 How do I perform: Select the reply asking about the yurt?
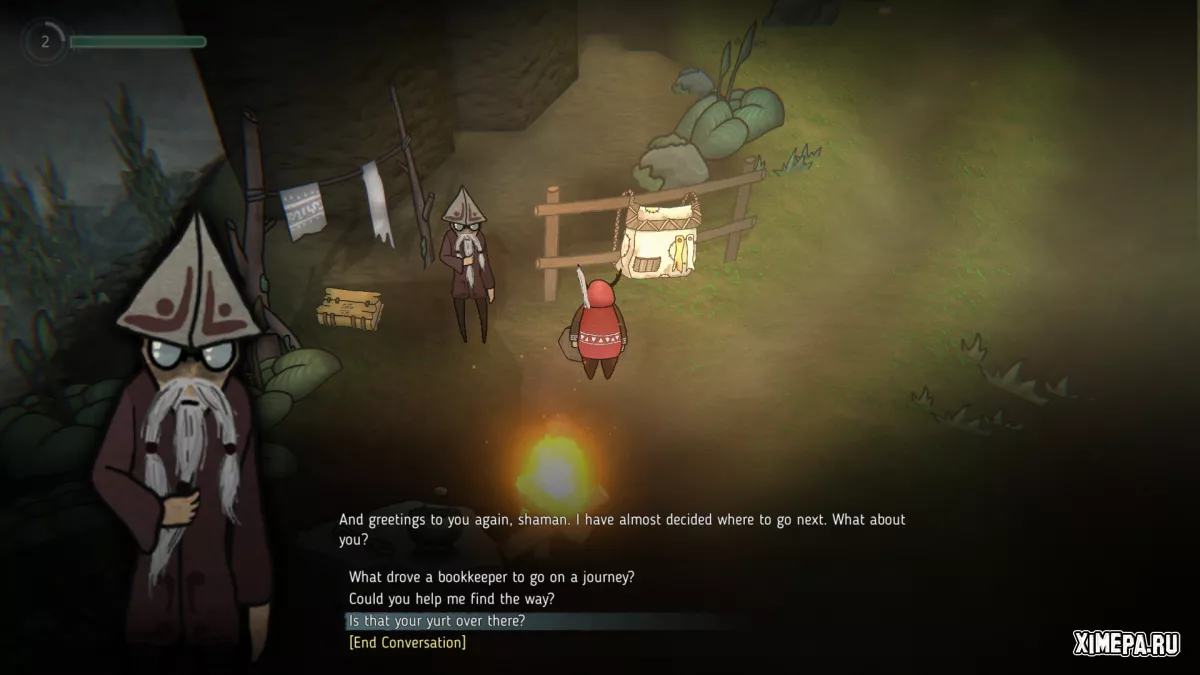(x=437, y=621)
